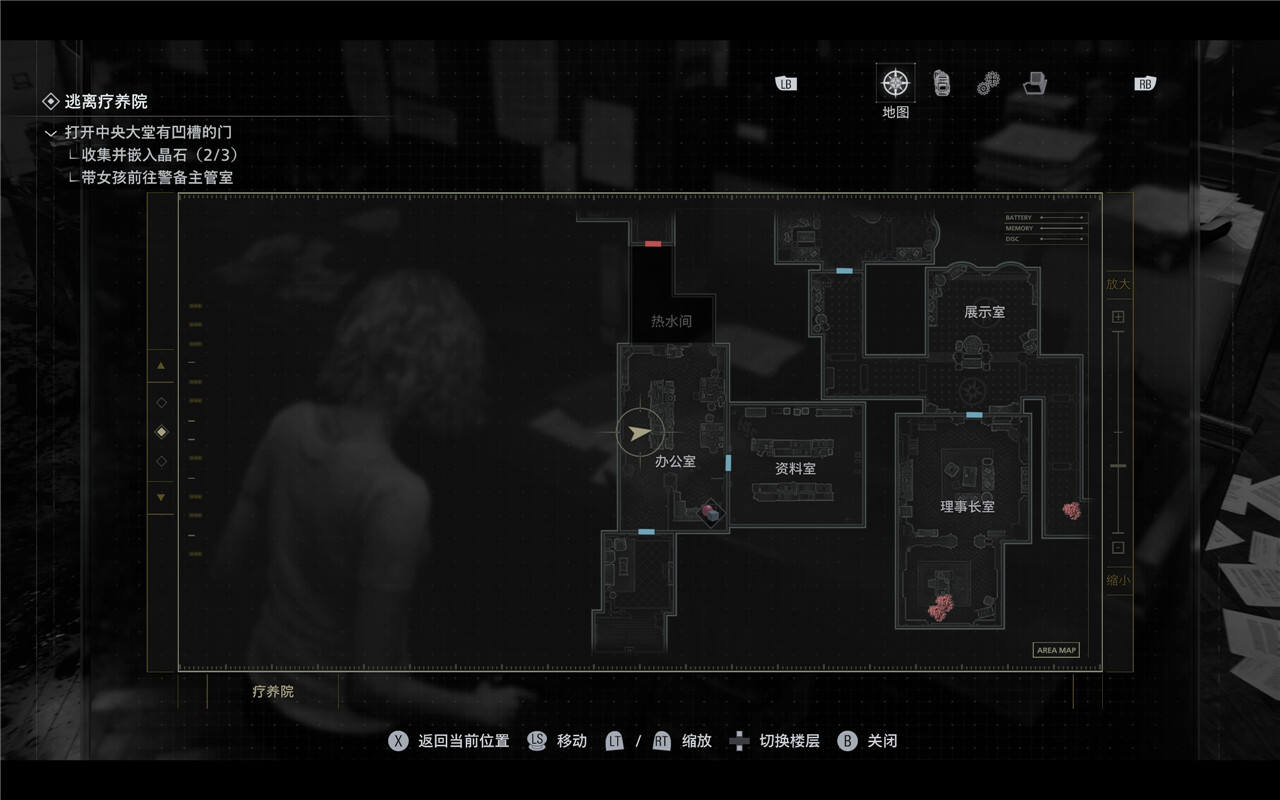Screen dimensions: 1280x800
Task: Select the 逃离疗养院 objective header
Action: [x=106, y=101]
